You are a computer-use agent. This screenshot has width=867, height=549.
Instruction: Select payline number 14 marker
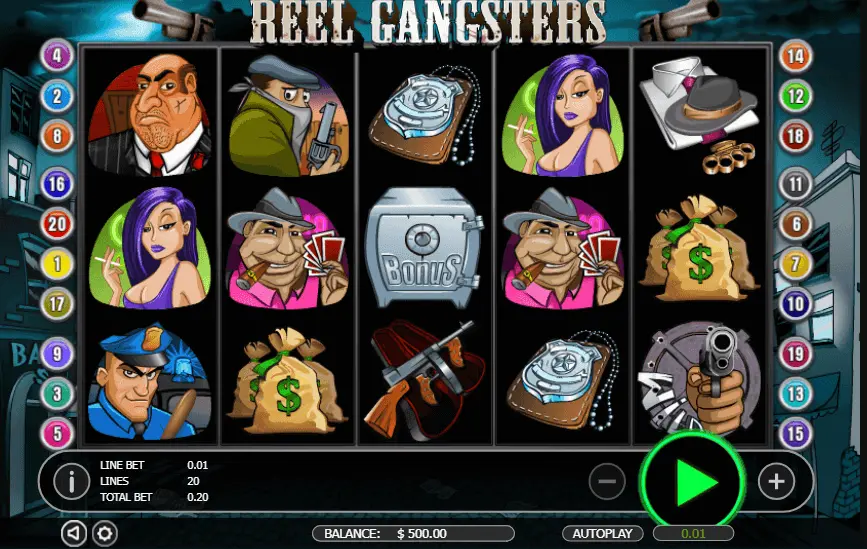coord(796,56)
